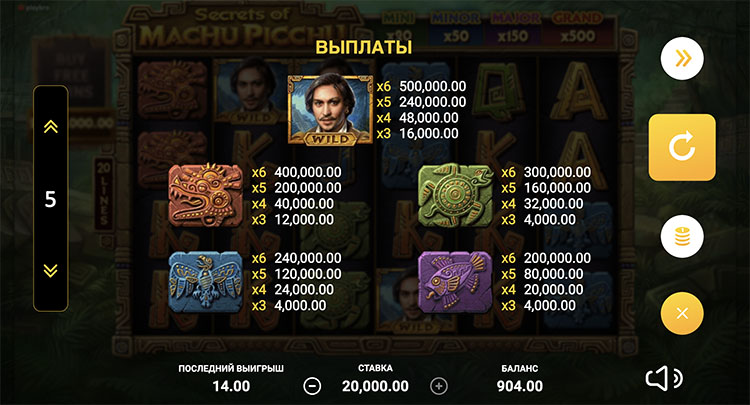750x405 pixels.
Task: Toggle the sound speaker icon
Action: point(663,378)
